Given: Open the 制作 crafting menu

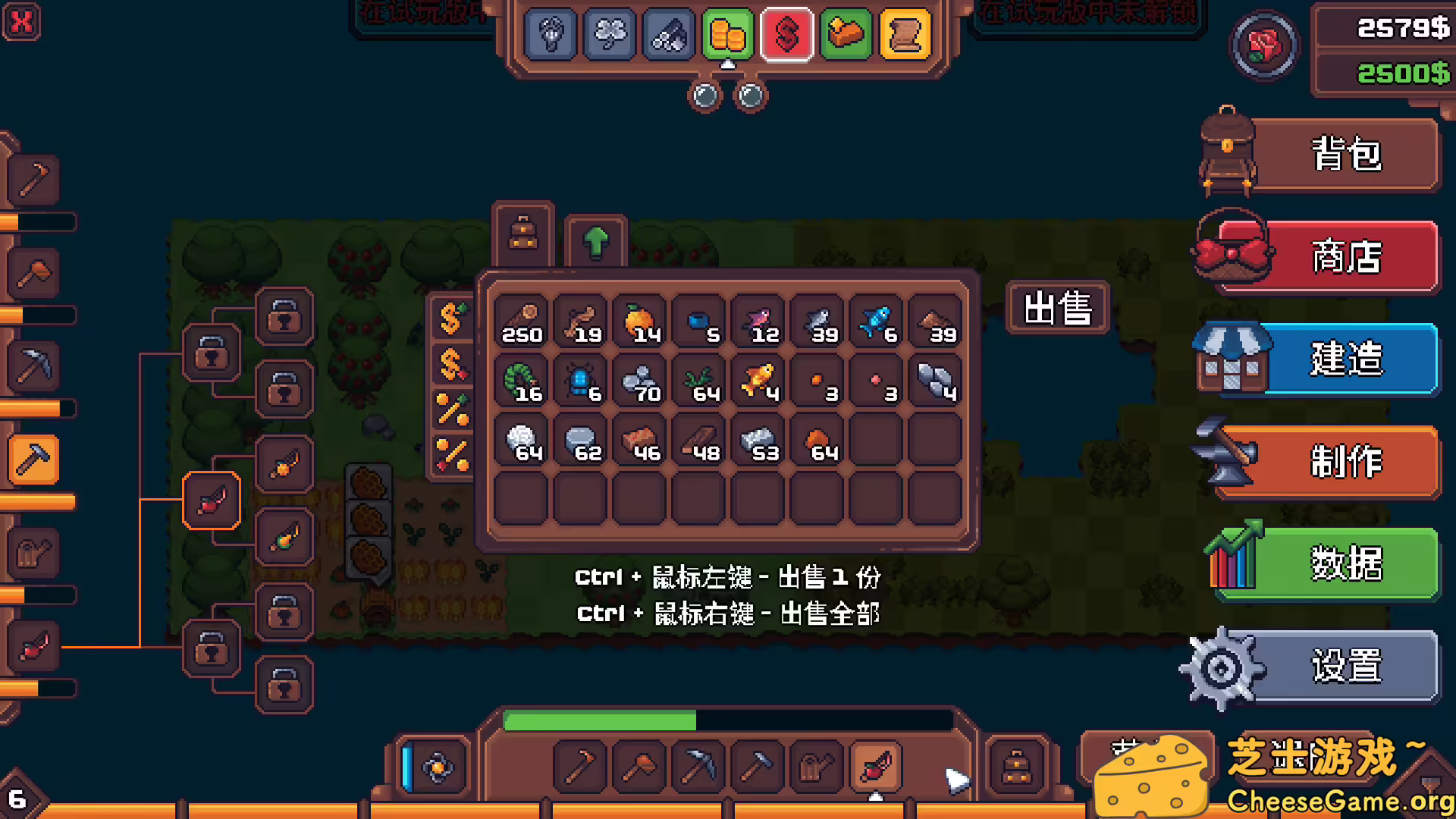Looking at the screenshot, I should pyautogui.click(x=1346, y=463).
